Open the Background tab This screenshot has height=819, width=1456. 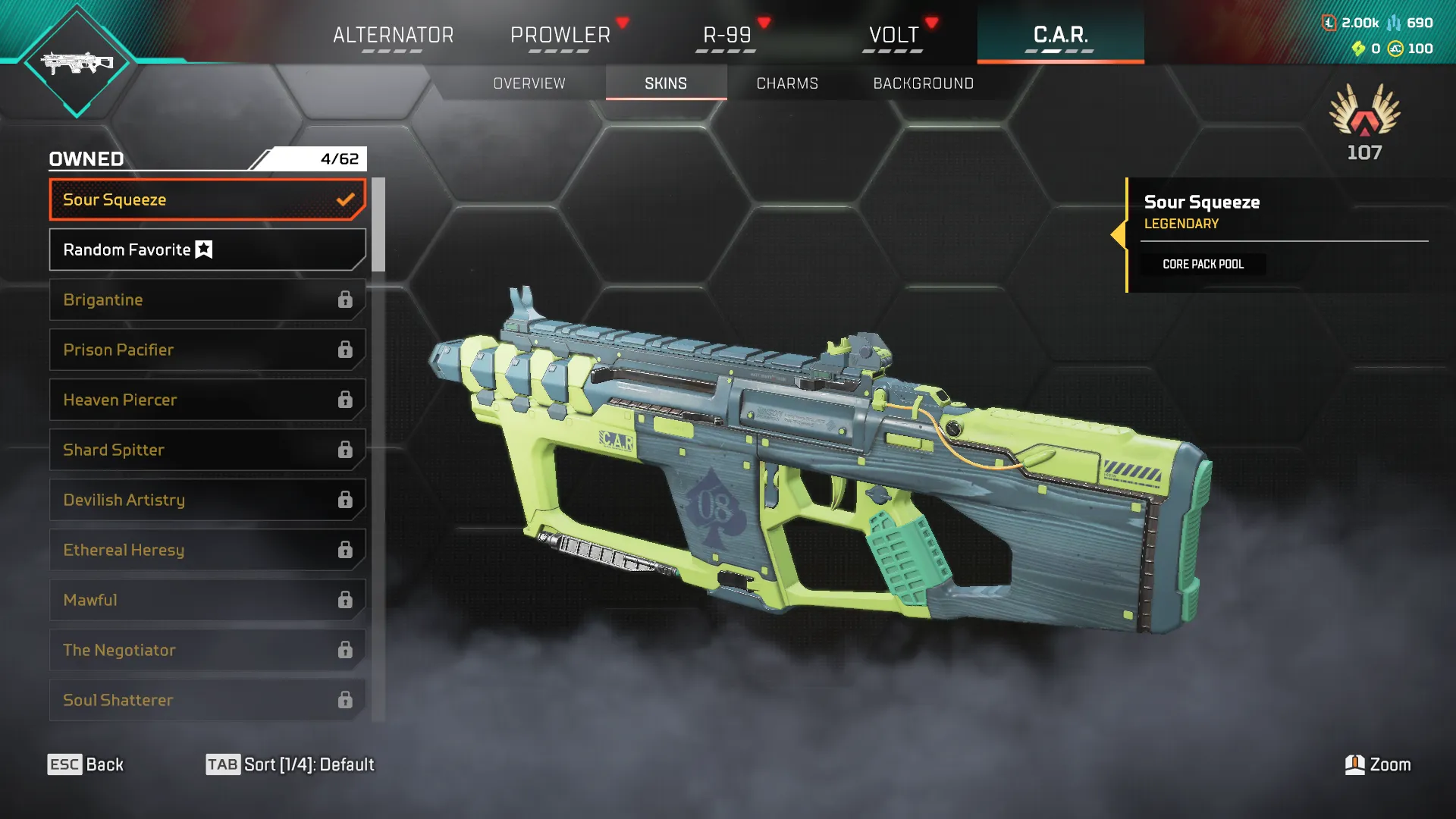click(924, 83)
